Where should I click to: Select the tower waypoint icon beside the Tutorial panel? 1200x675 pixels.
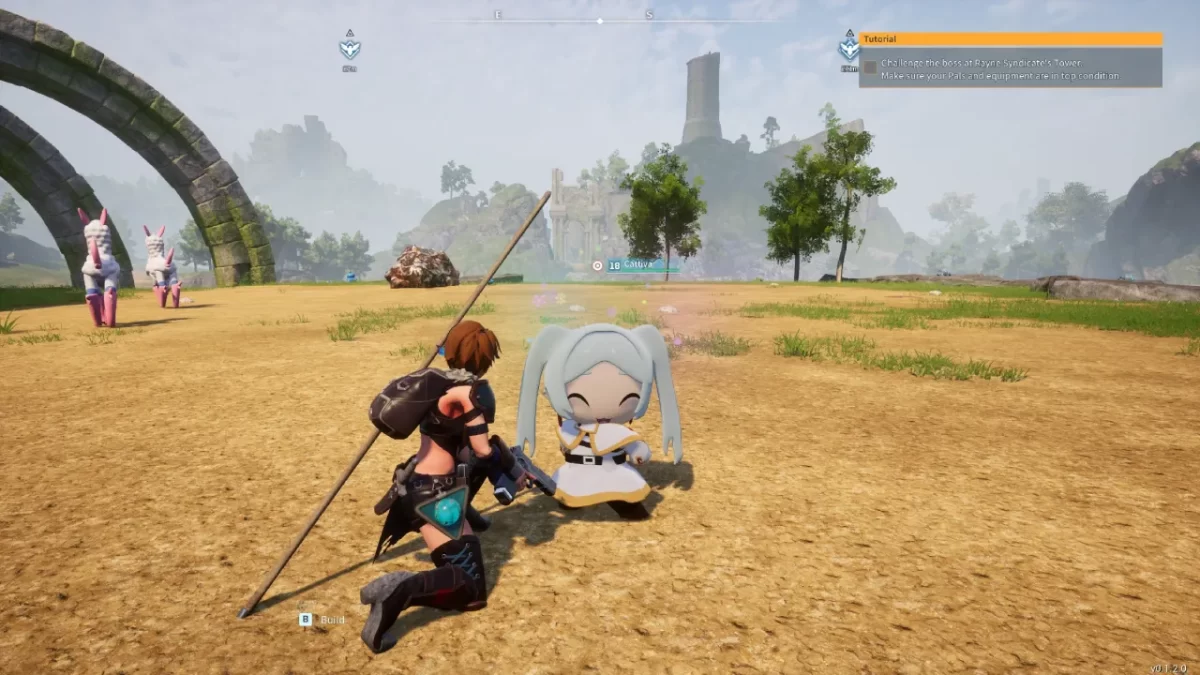tap(849, 46)
